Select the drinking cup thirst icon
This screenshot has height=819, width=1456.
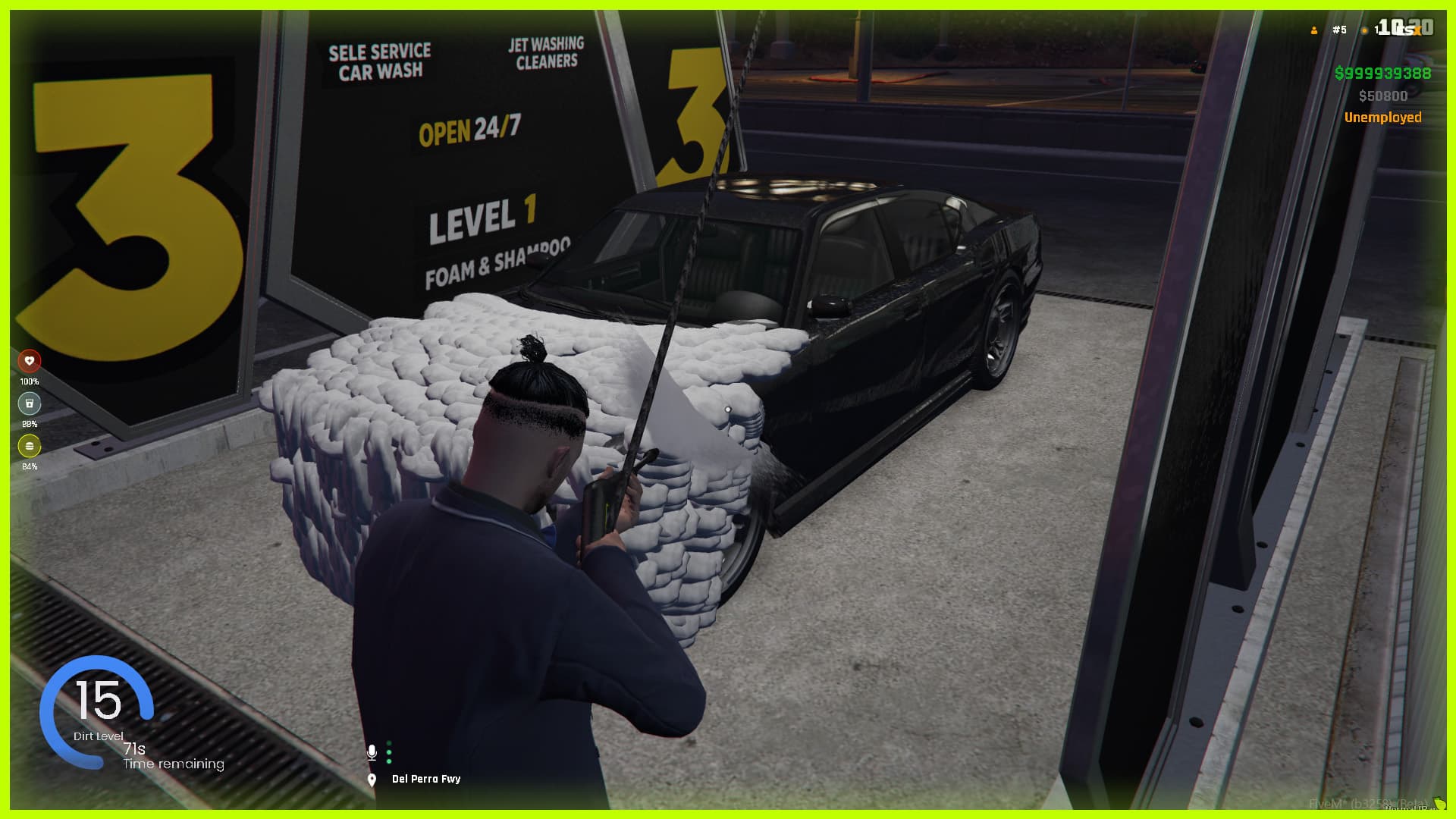30,403
